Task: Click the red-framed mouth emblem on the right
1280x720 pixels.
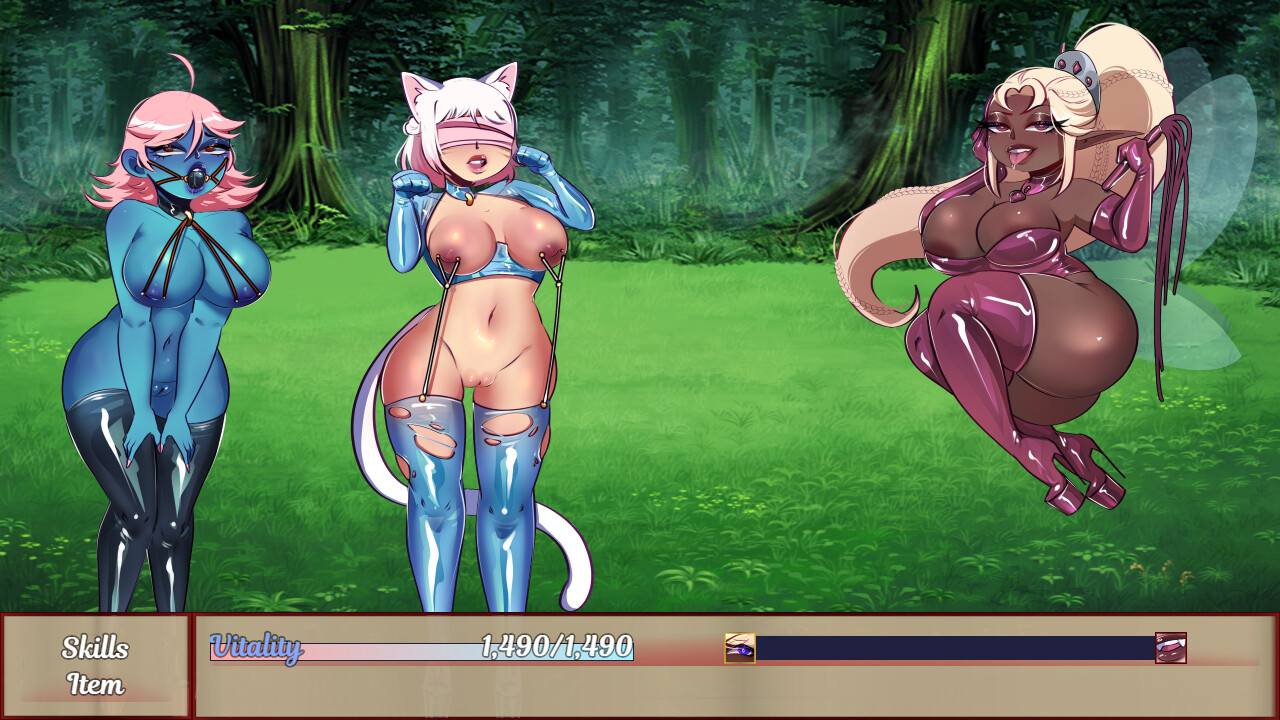Action: pyautogui.click(x=1170, y=648)
